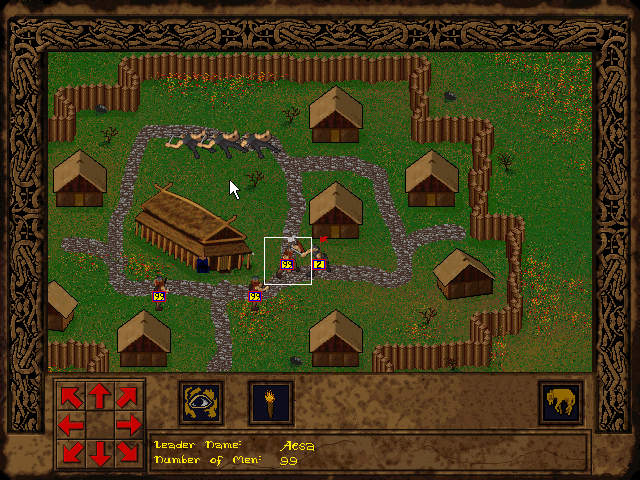Click the up-right diagonal arrow button

coord(128,397)
